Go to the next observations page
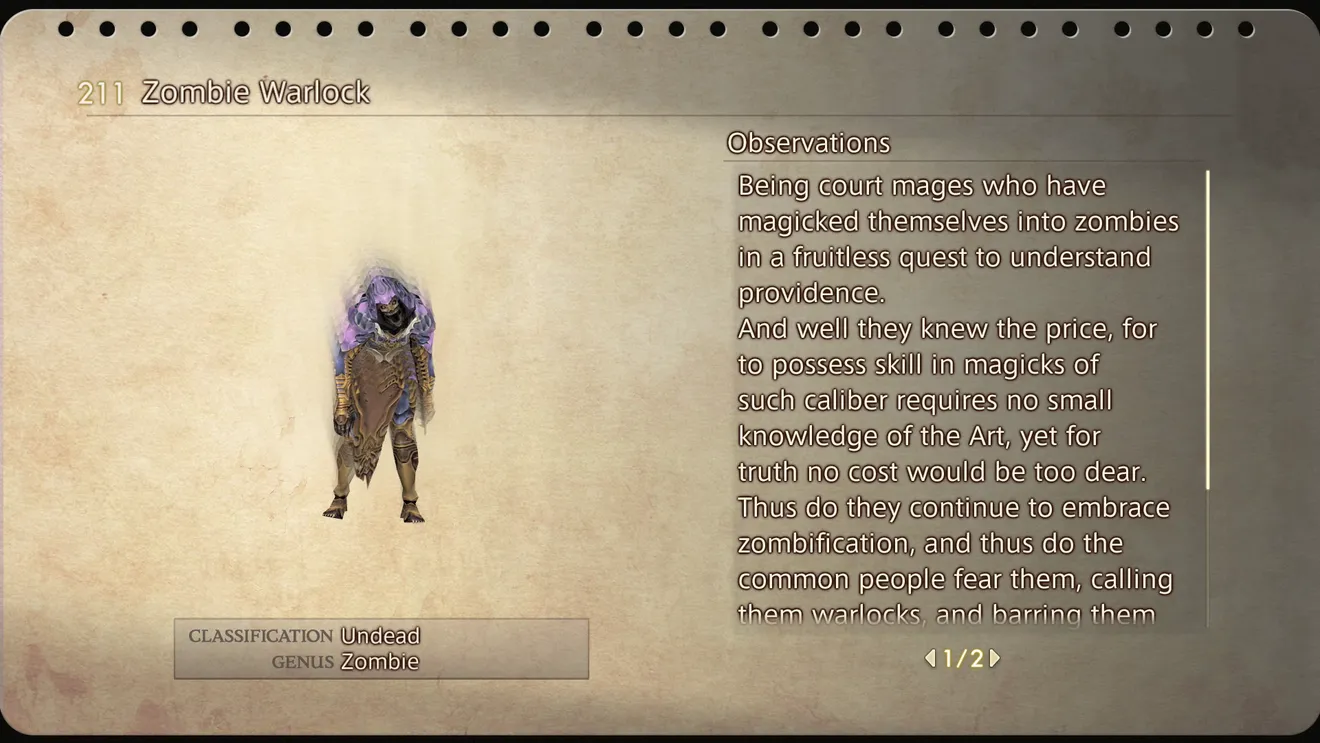 pos(995,658)
